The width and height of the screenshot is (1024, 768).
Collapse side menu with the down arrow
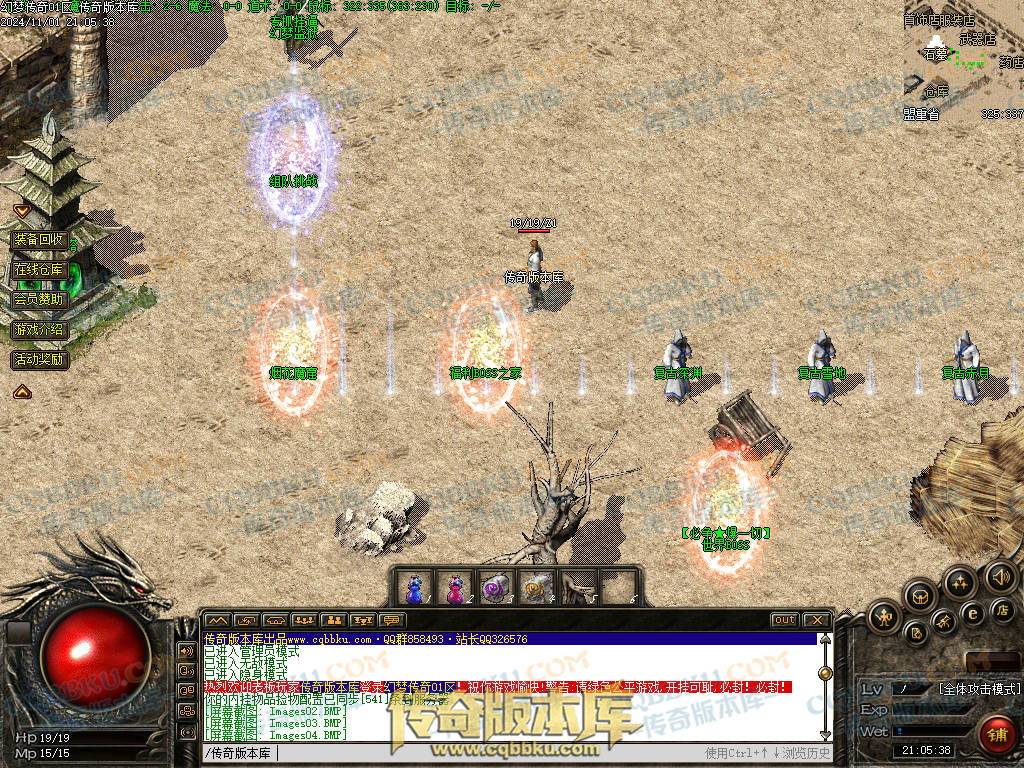tap(21, 211)
